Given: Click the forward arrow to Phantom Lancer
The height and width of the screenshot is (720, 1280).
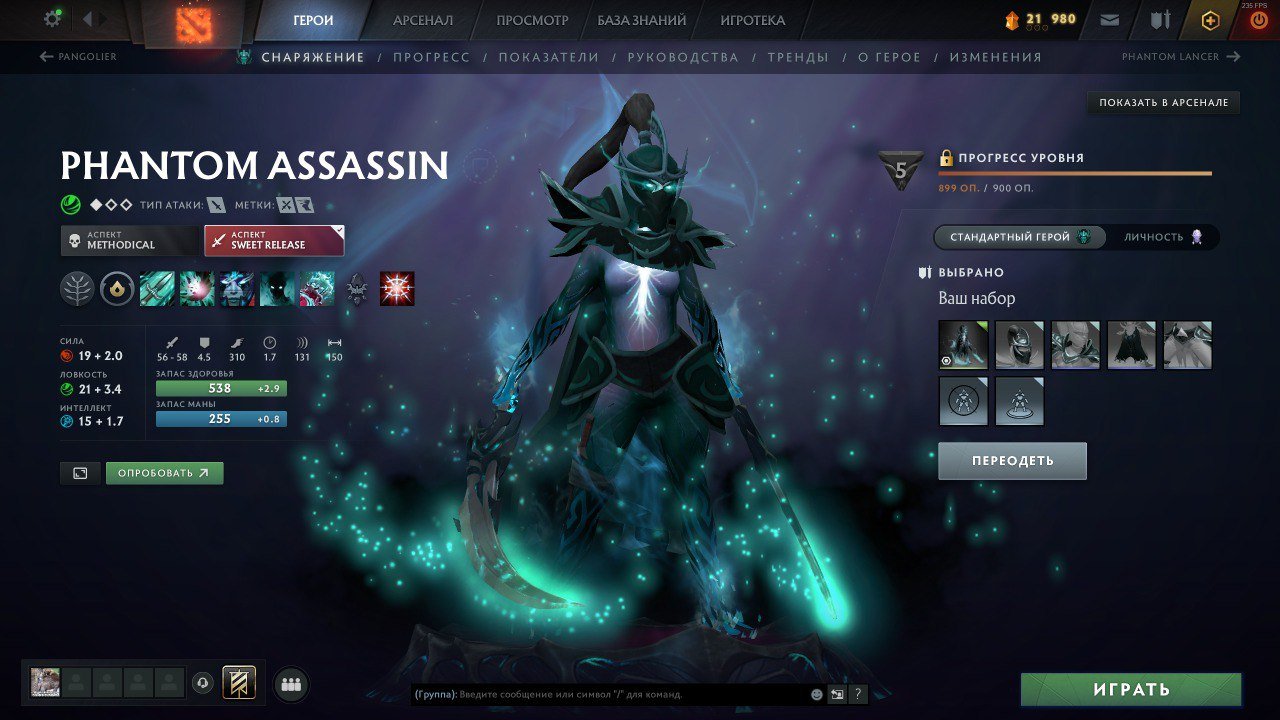Looking at the screenshot, I should click(1234, 56).
